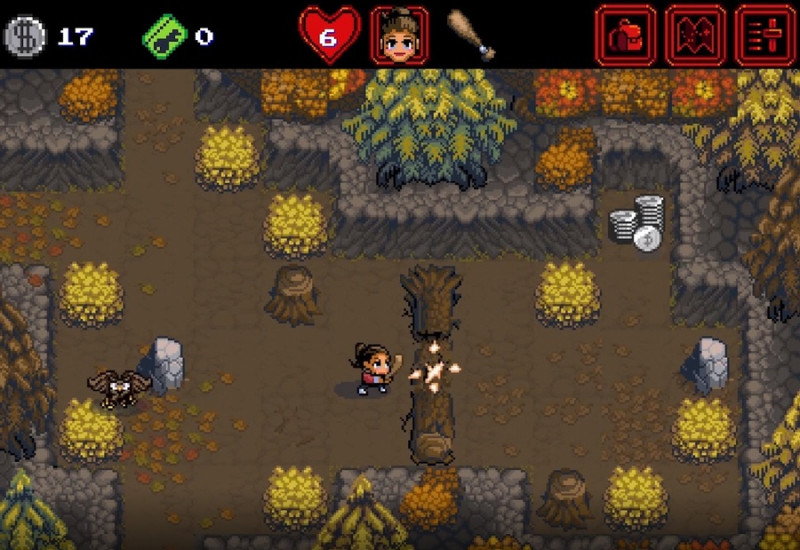Viewport: 800px width, 550px height.
Task: Open the backpack inventory
Action: (x=626, y=36)
